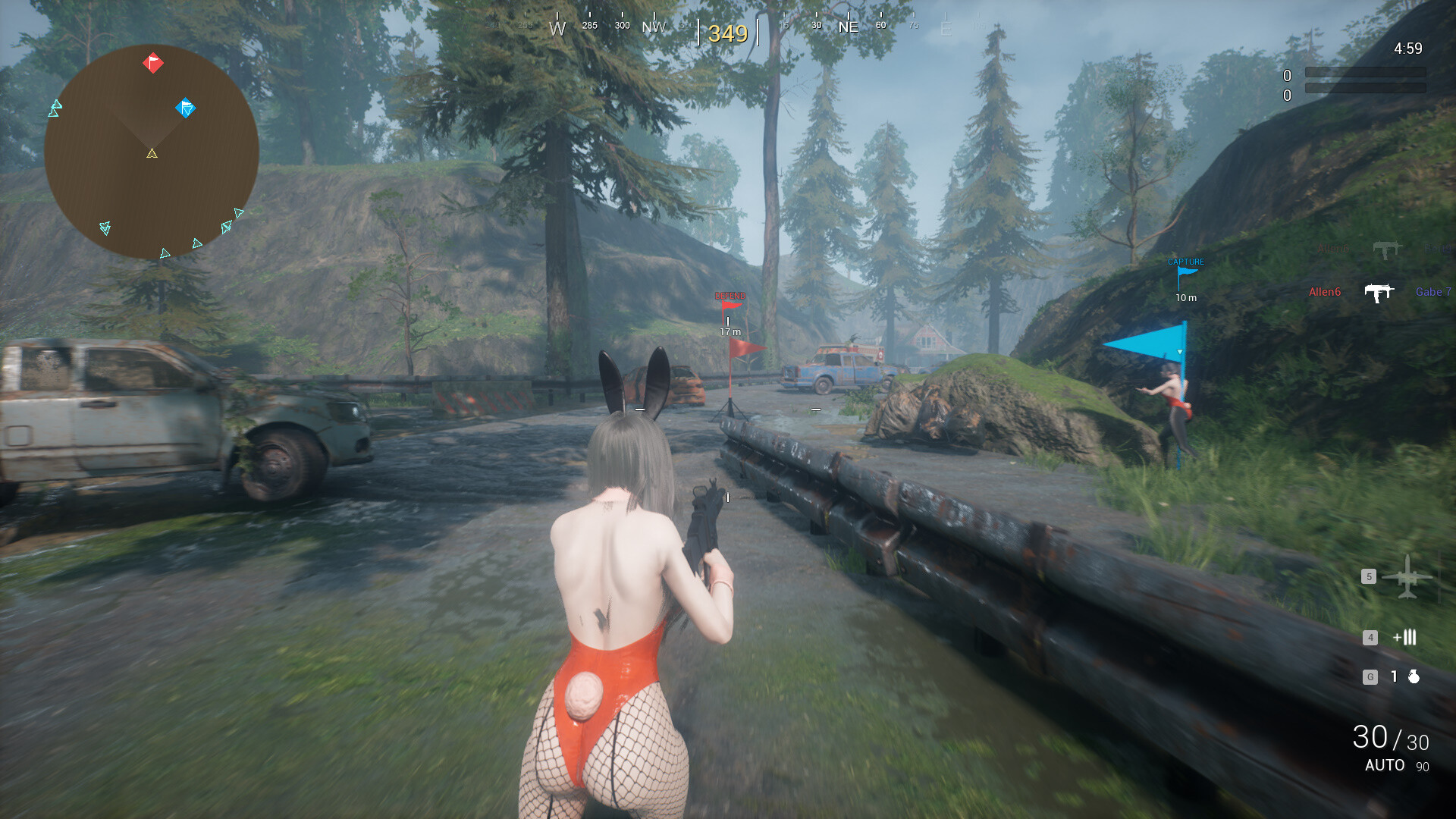Image resolution: width=1456 pixels, height=819 pixels.
Task: Toggle the AUTO fire mode indicator
Action: click(x=1385, y=766)
